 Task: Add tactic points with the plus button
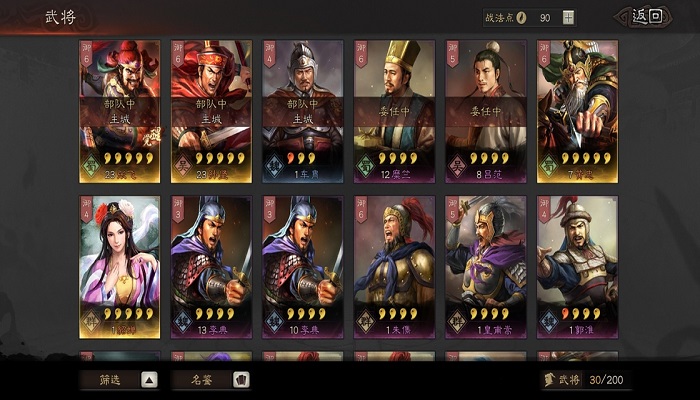click(569, 17)
